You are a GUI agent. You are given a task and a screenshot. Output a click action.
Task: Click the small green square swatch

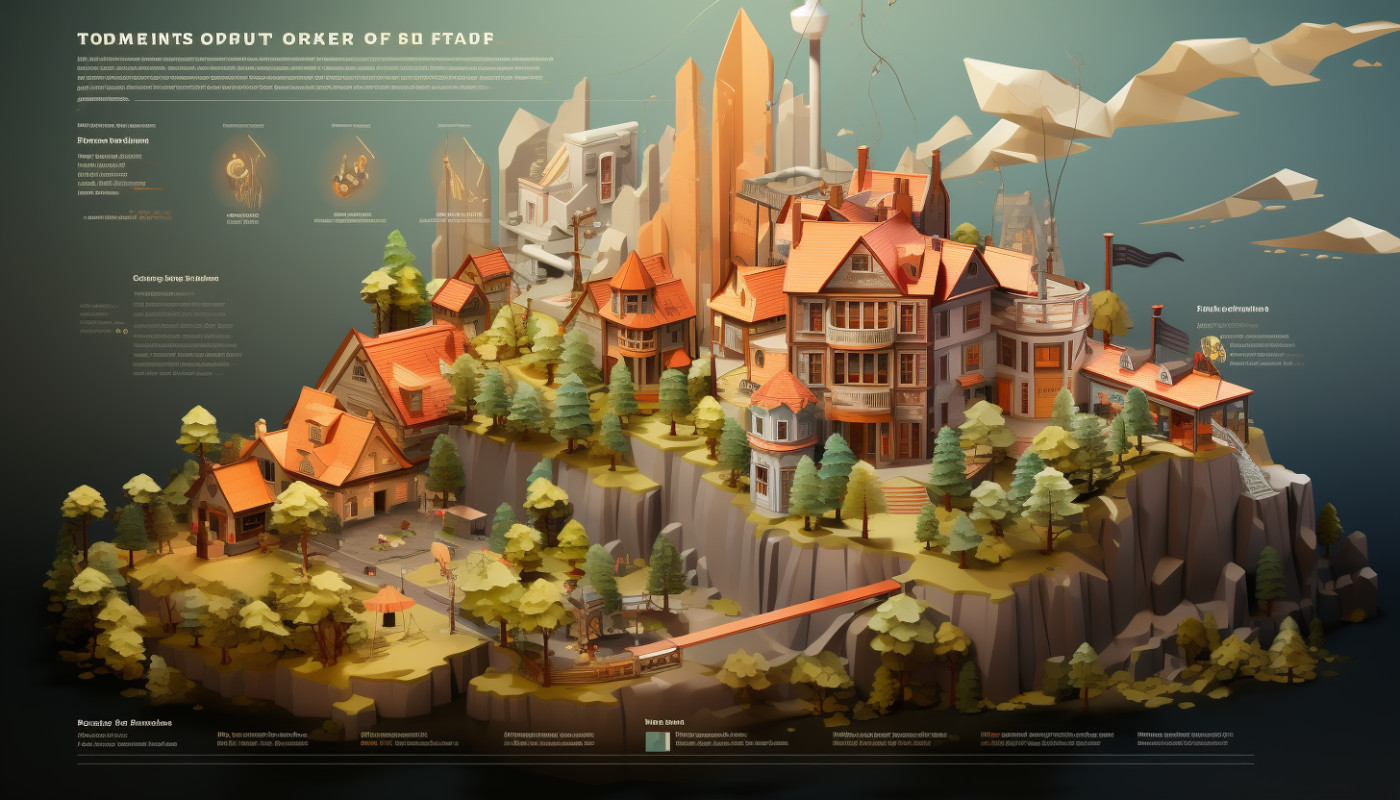point(657,741)
